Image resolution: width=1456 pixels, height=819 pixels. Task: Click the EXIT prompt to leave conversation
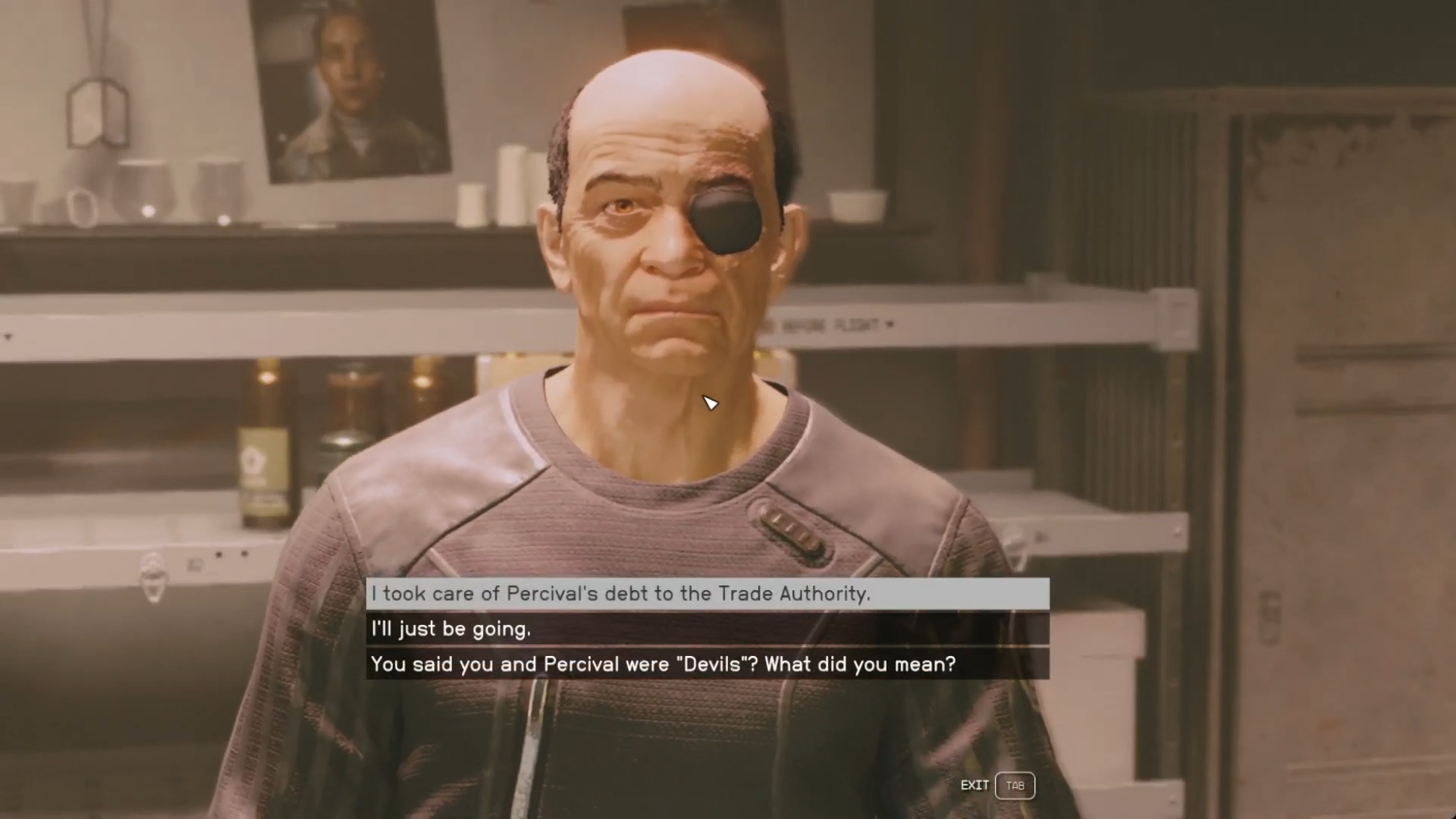pyautogui.click(x=976, y=786)
